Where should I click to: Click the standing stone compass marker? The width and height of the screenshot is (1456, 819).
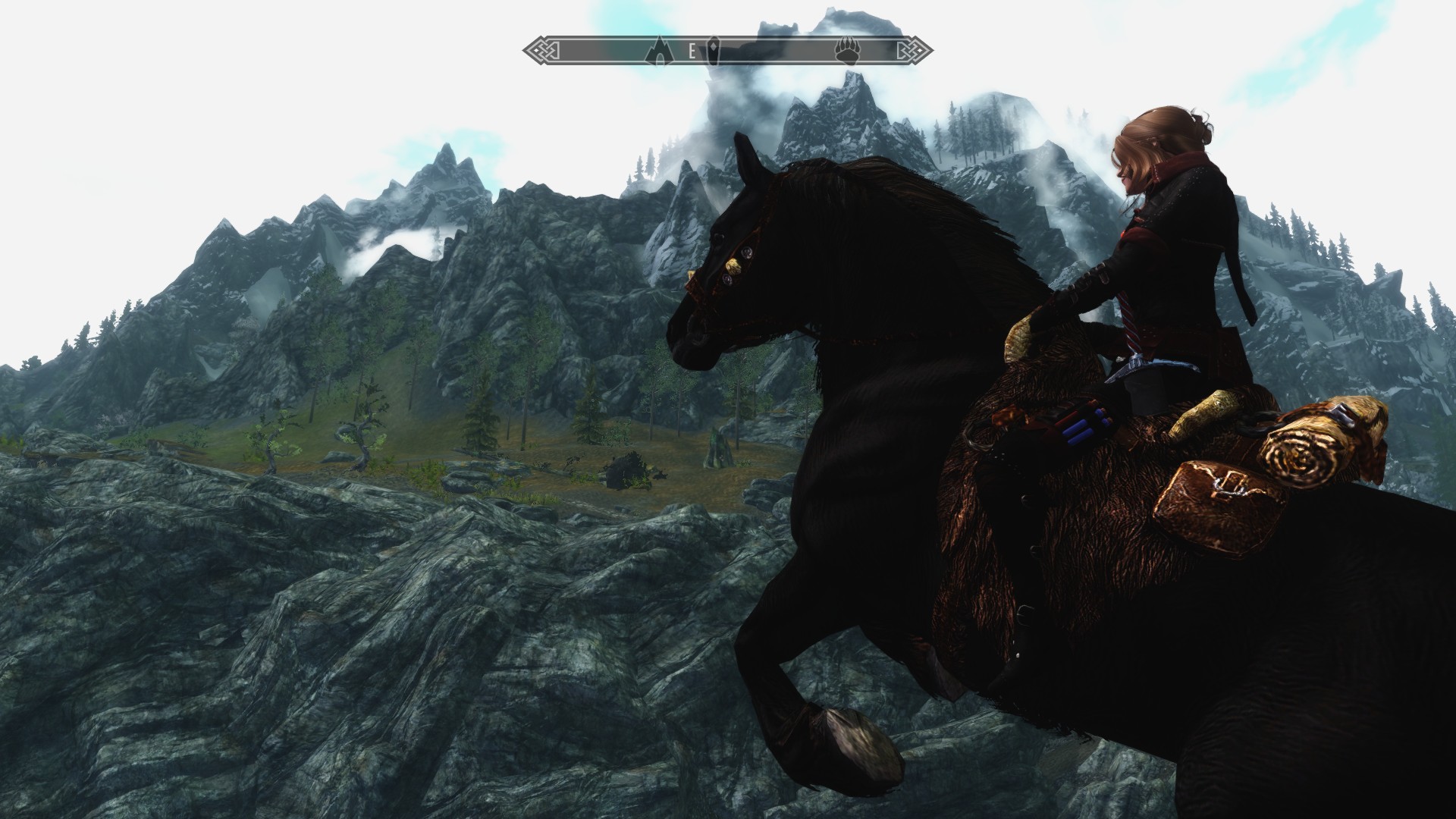pos(714,52)
